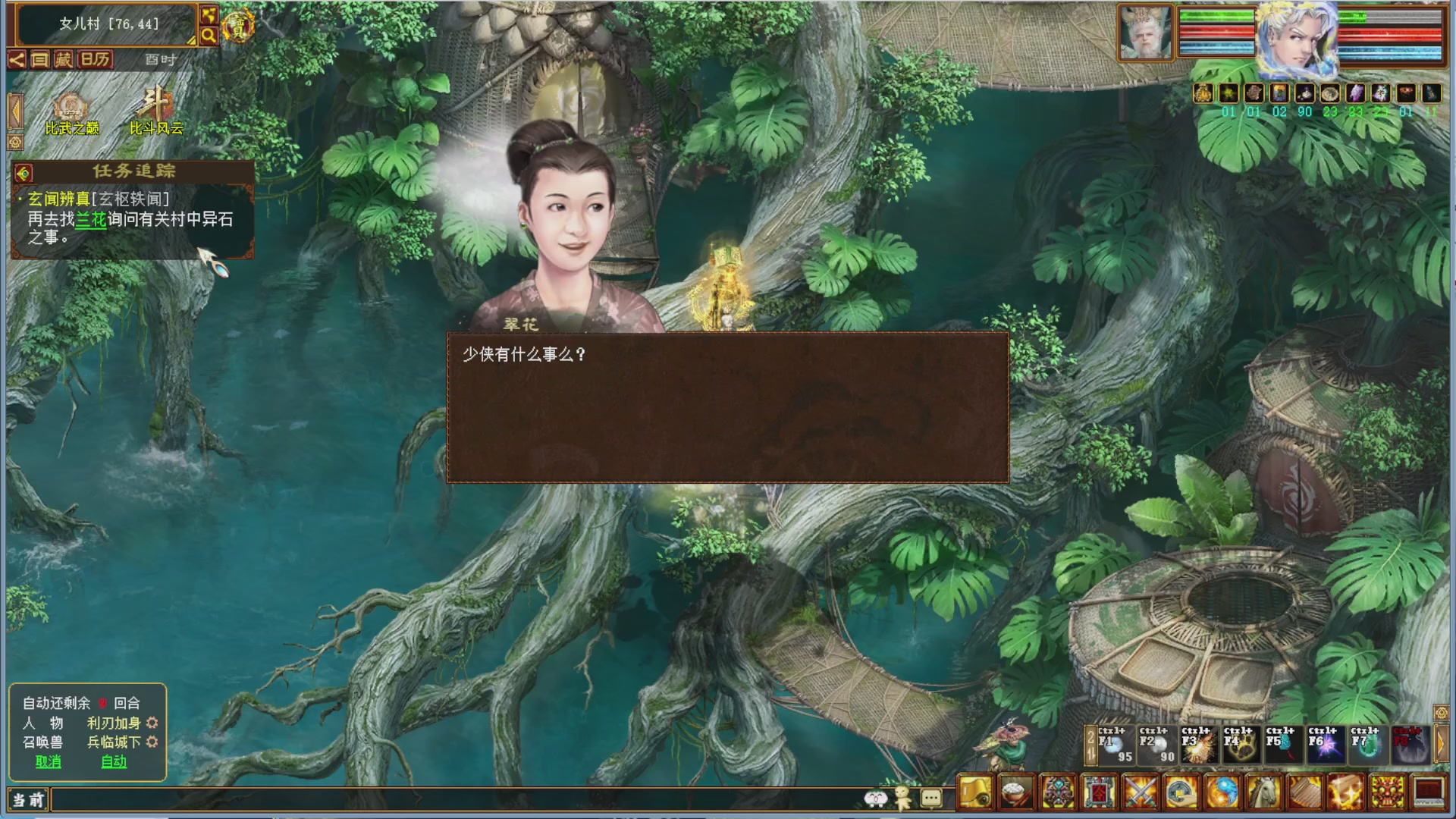Image resolution: width=1456 pixels, height=819 pixels.
Task: Collapse the left panel using the orange chevron
Action: coord(14,112)
